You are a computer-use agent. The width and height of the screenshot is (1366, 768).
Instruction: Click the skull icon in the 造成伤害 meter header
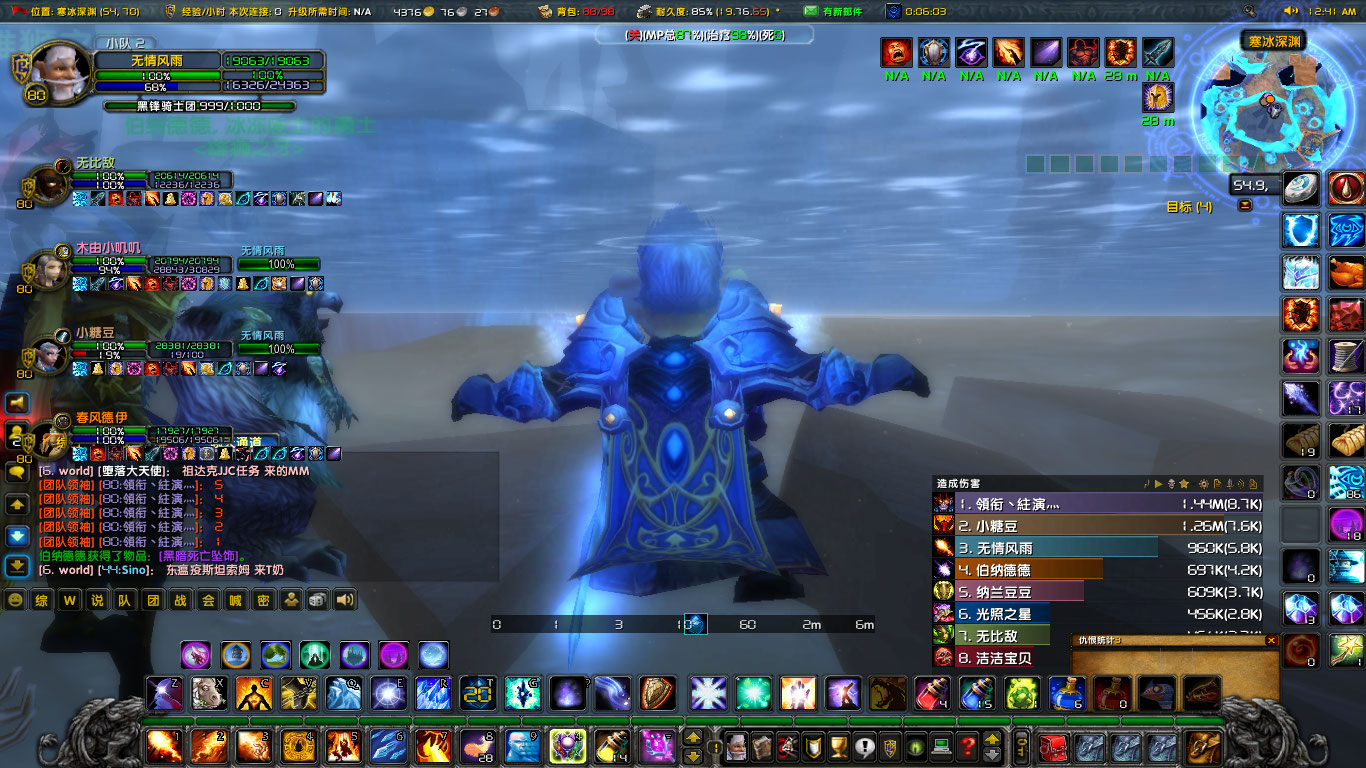[x=1170, y=485]
